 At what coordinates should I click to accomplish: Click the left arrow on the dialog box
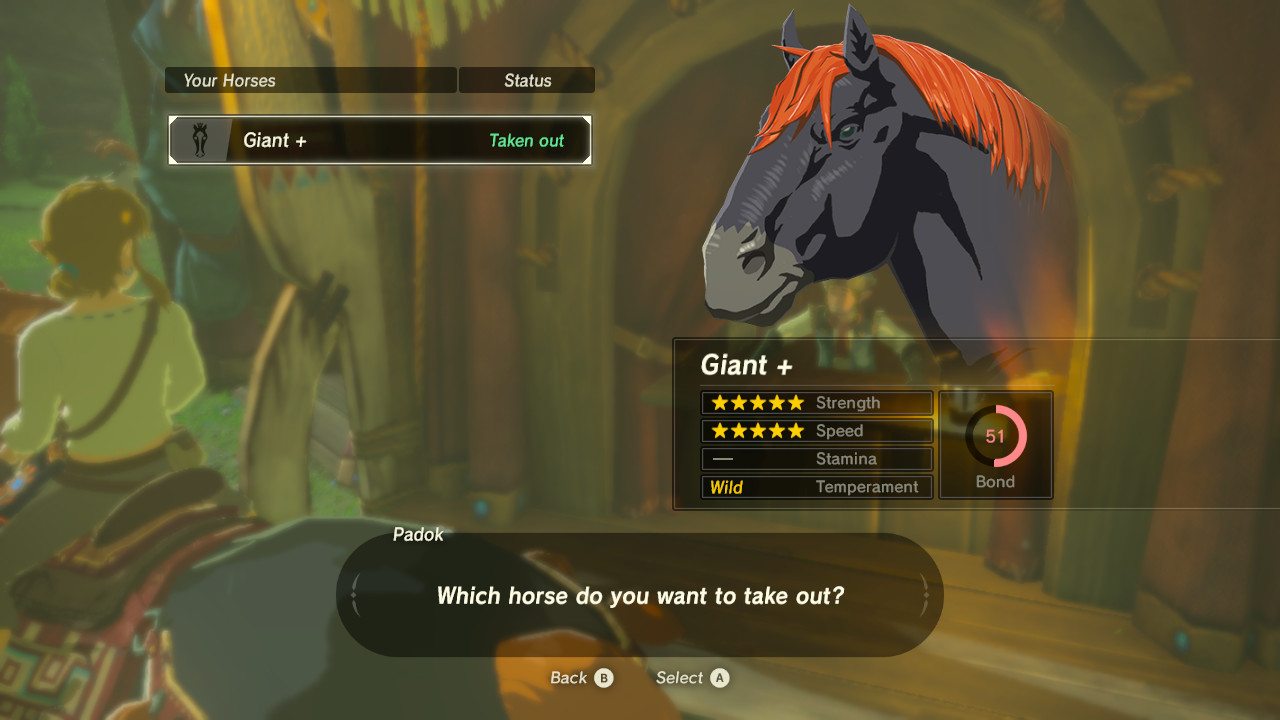[352, 594]
